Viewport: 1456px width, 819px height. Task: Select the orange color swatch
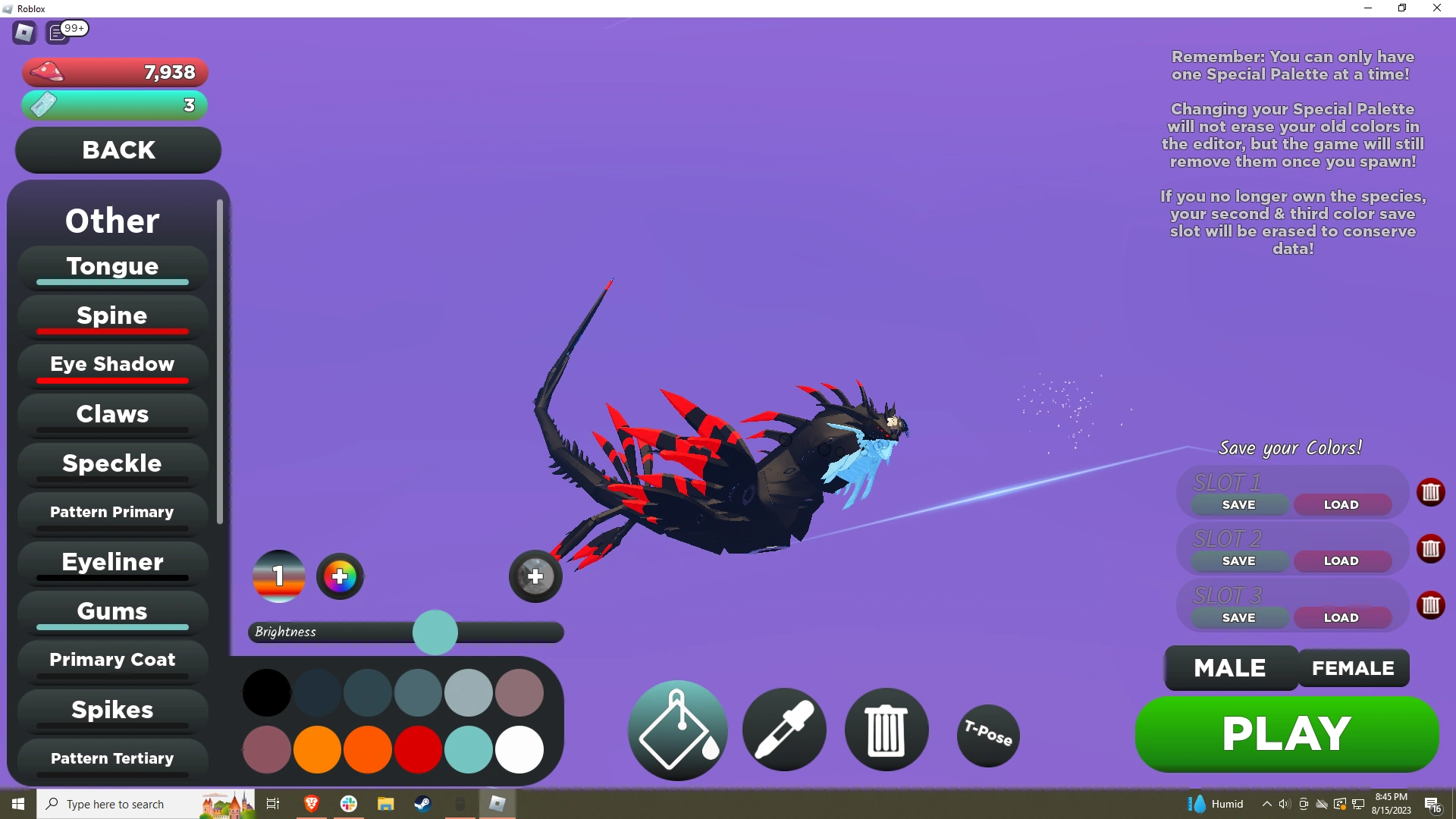pos(318,750)
